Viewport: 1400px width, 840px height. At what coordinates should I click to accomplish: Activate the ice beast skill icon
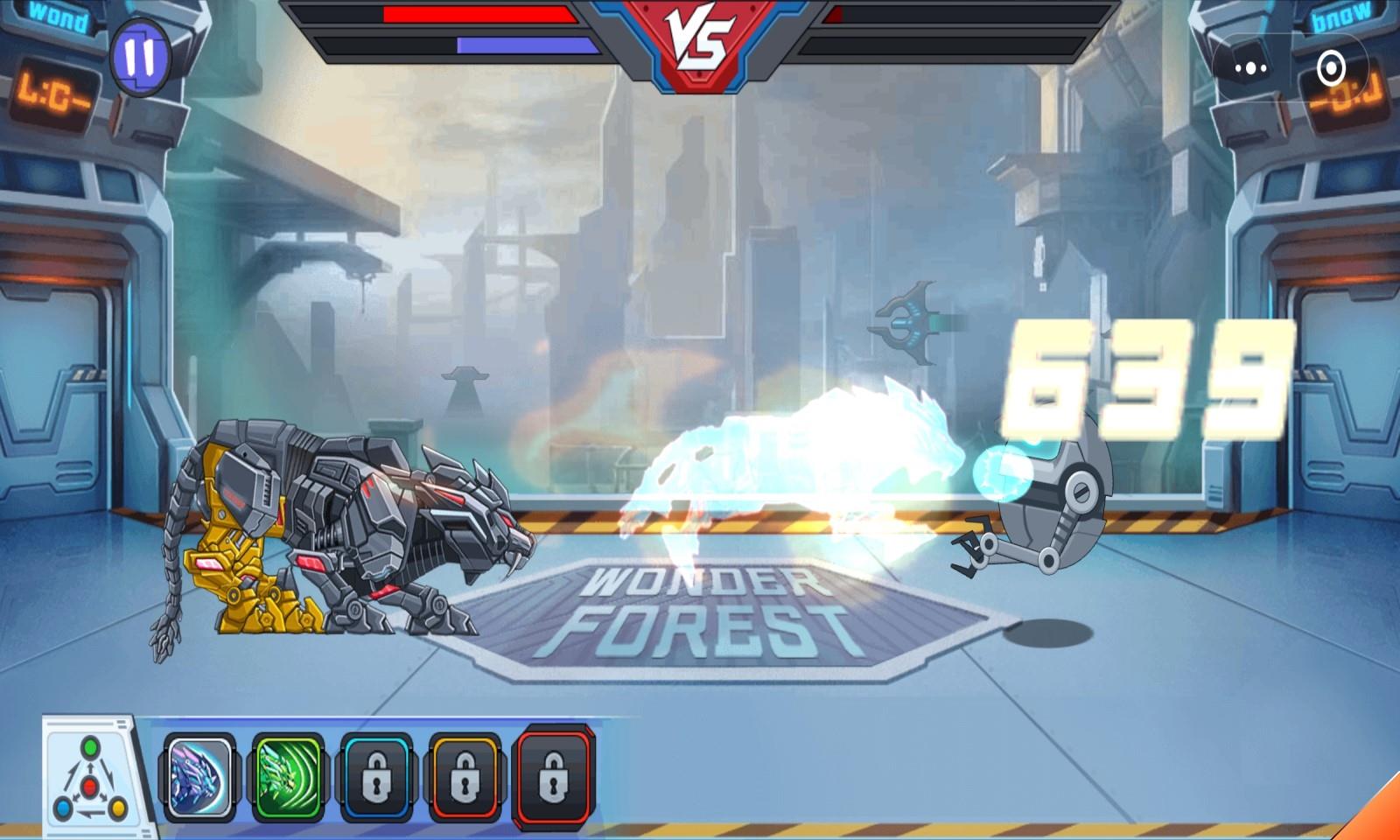point(199,777)
